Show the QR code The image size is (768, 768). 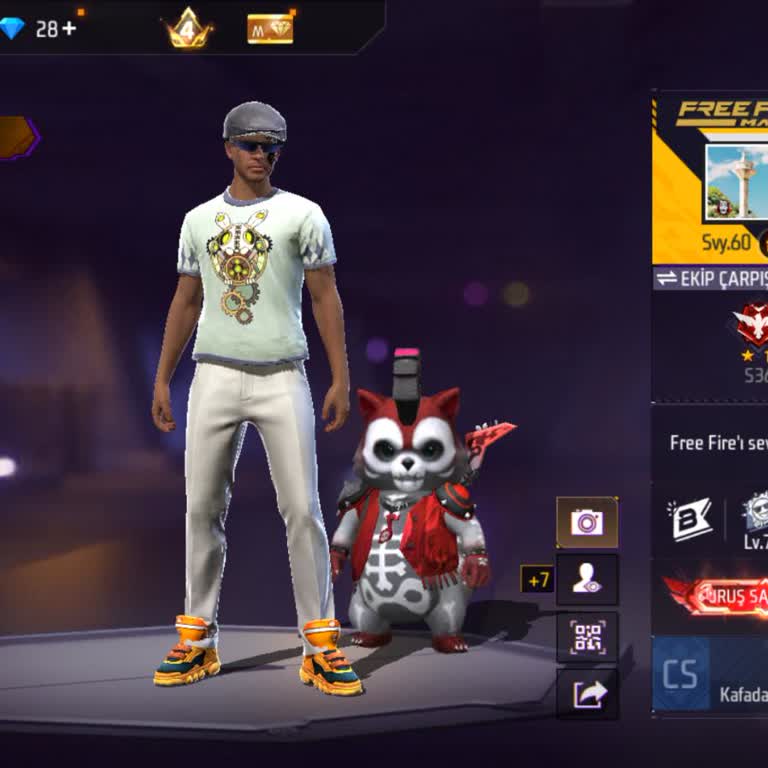587,638
